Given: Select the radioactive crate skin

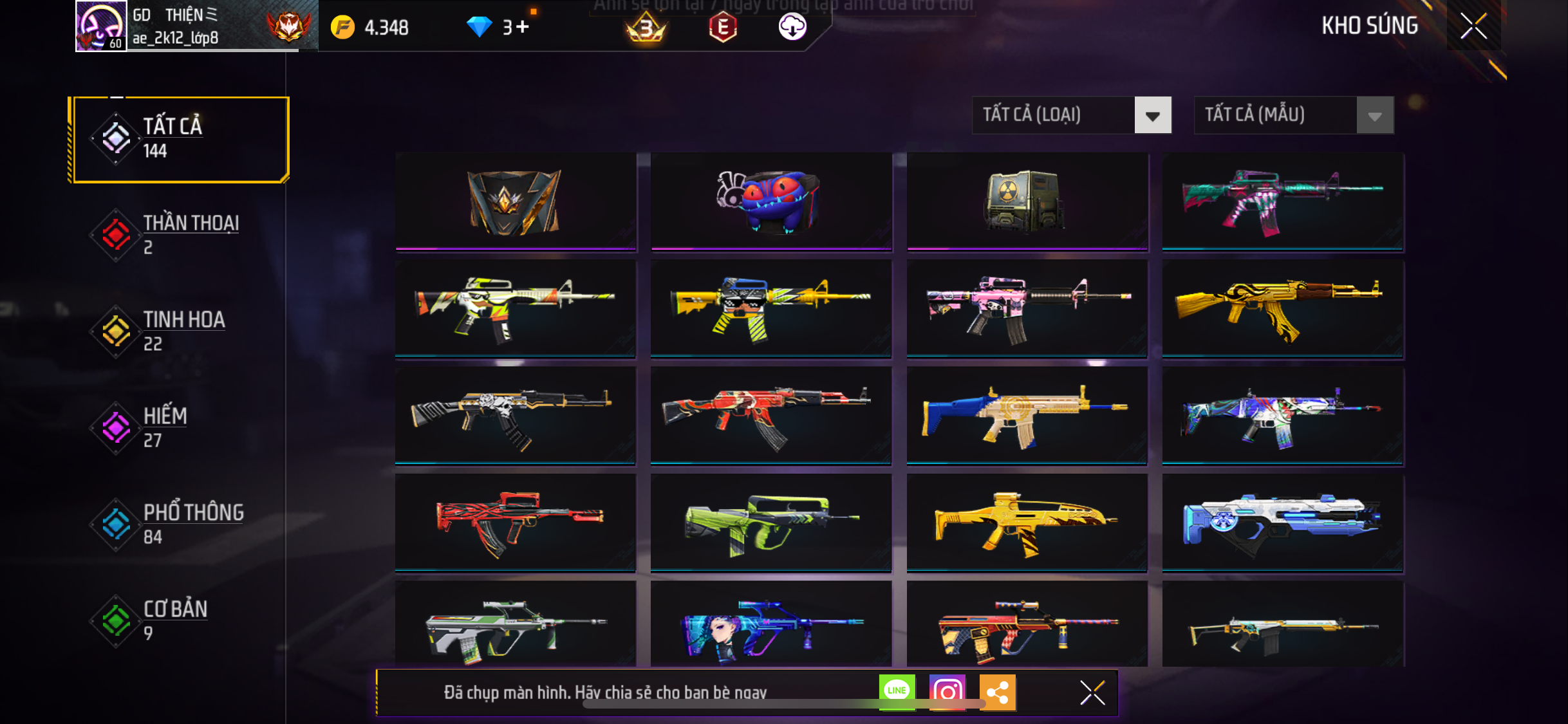Looking at the screenshot, I should coord(1027,201).
